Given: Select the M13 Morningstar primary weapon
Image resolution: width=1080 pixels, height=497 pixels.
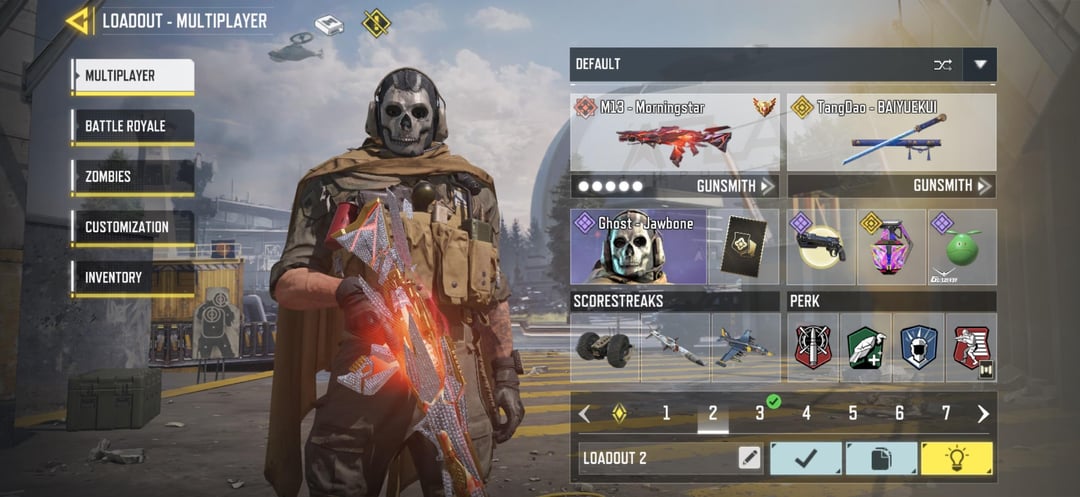Looking at the screenshot, I should 675,134.
